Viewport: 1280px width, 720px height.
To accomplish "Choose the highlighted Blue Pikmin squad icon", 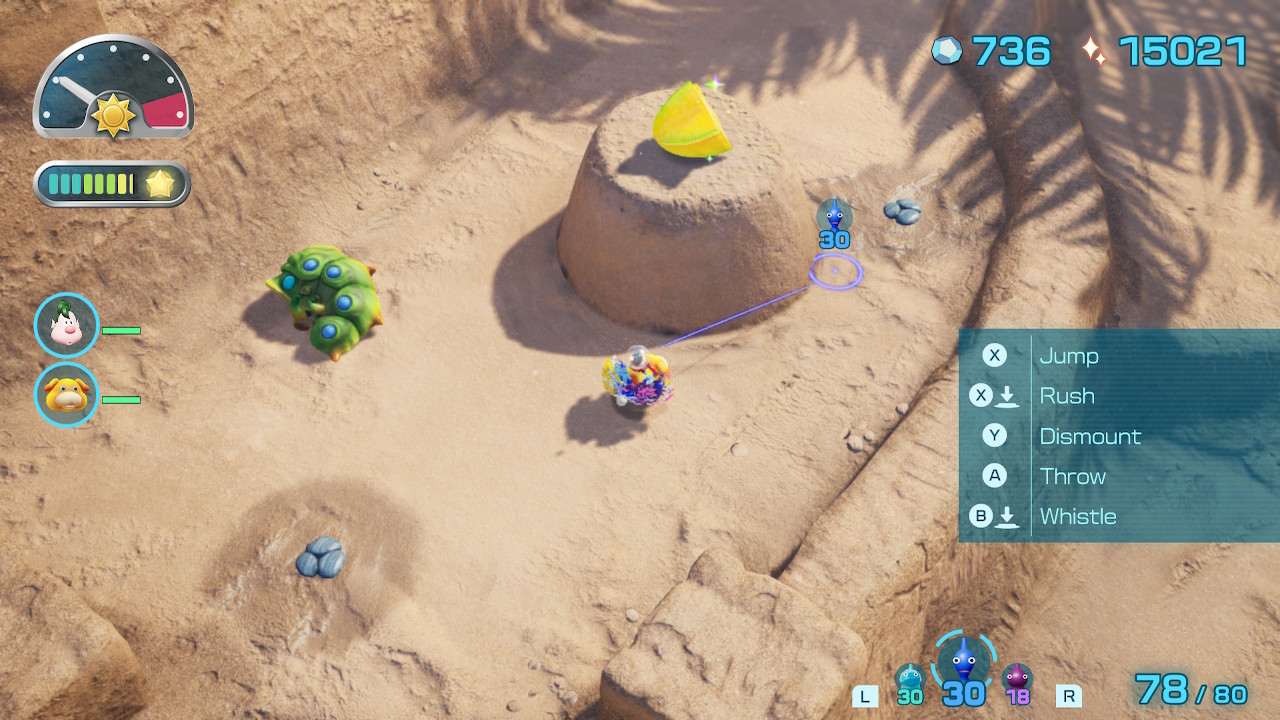I will coord(963,661).
